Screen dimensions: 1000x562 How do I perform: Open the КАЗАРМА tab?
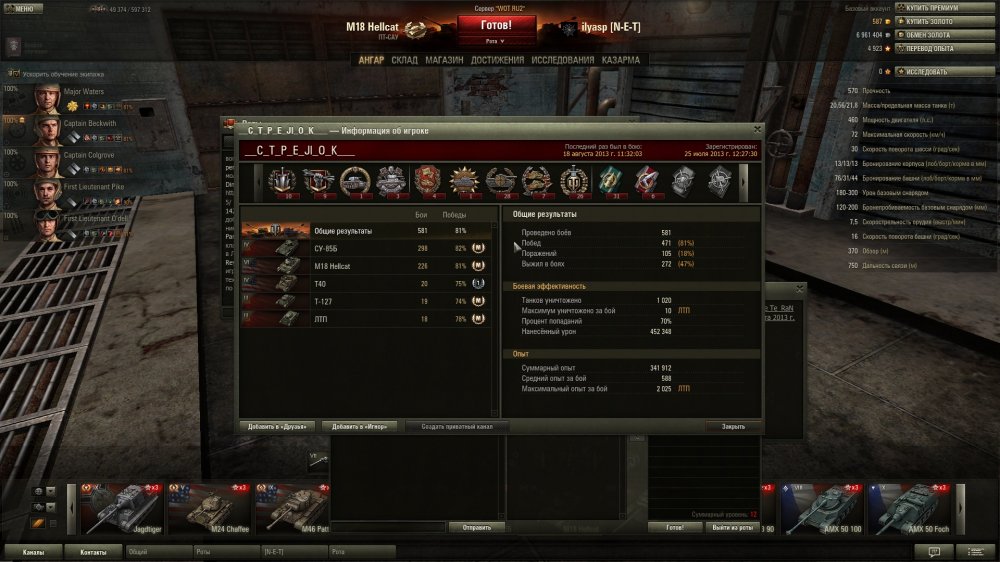tap(621, 60)
